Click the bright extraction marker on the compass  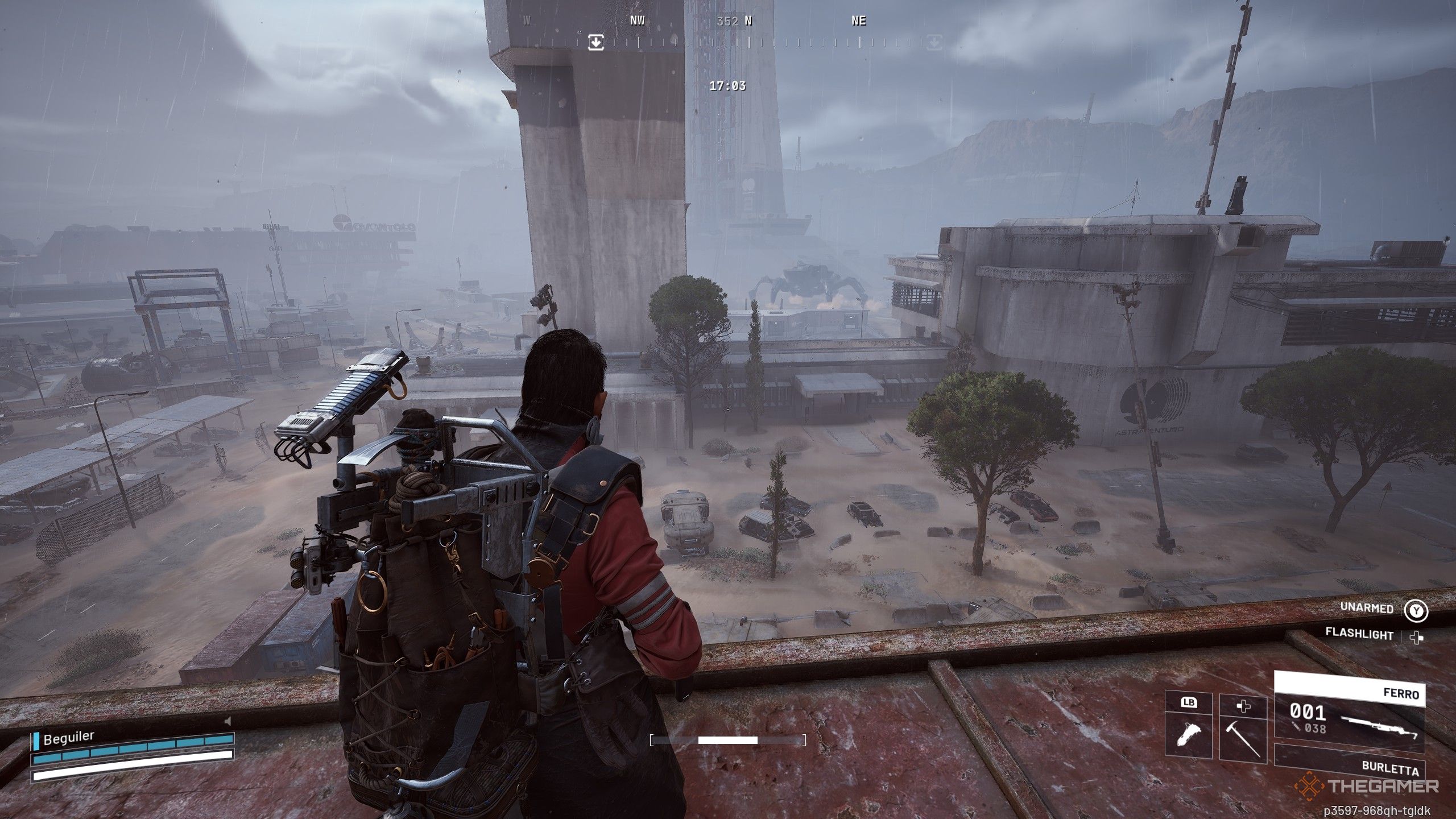[x=595, y=42]
